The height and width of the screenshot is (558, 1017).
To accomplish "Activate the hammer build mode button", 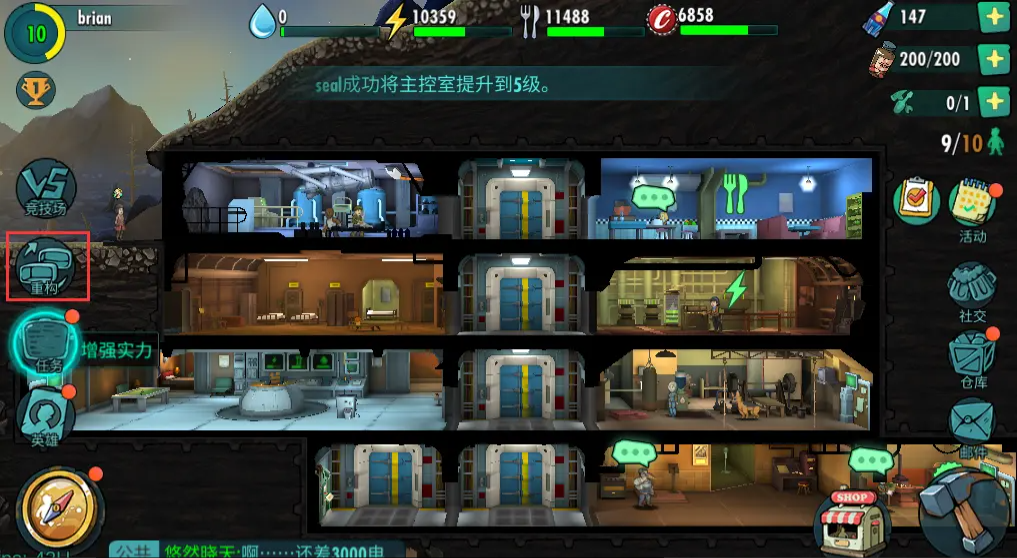I will (967, 510).
